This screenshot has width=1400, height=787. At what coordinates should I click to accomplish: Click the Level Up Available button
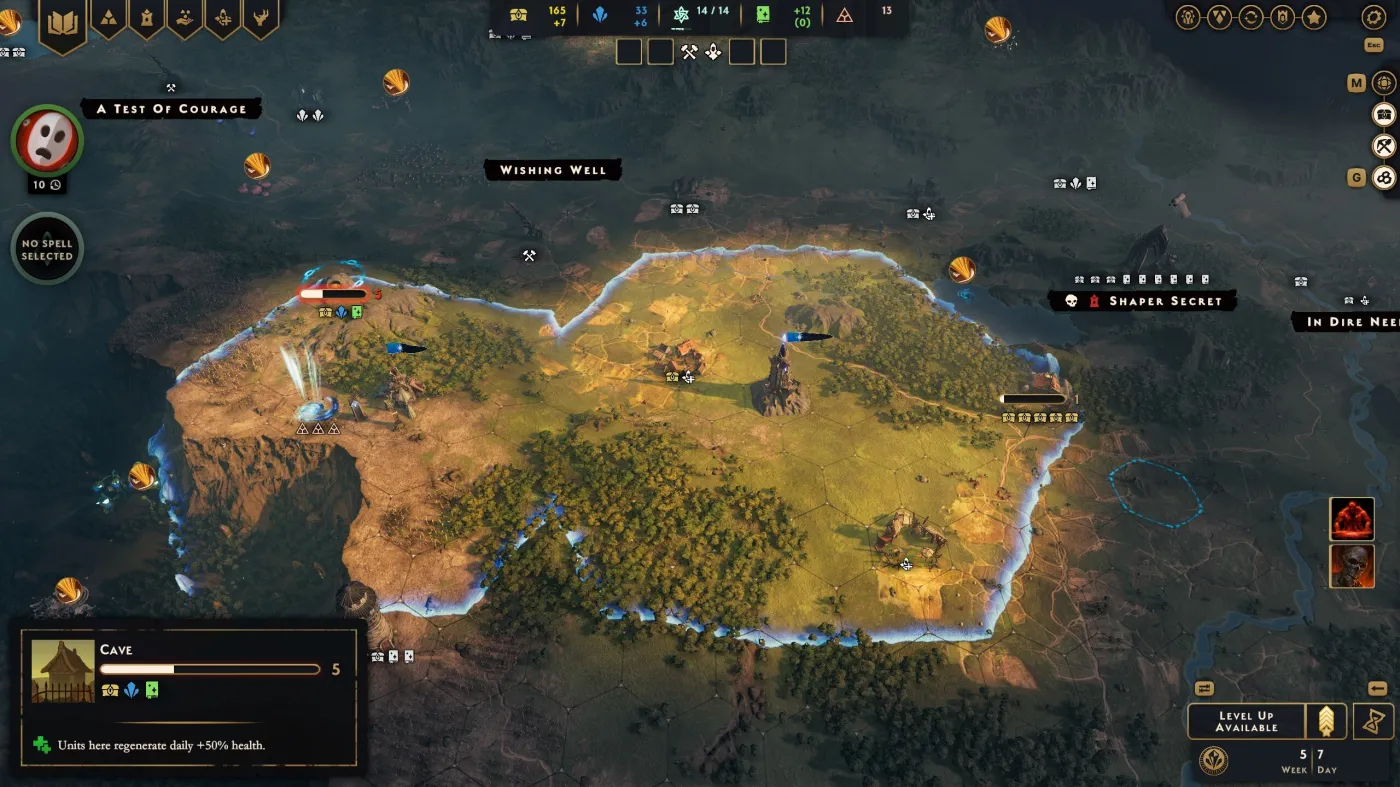click(1244, 720)
